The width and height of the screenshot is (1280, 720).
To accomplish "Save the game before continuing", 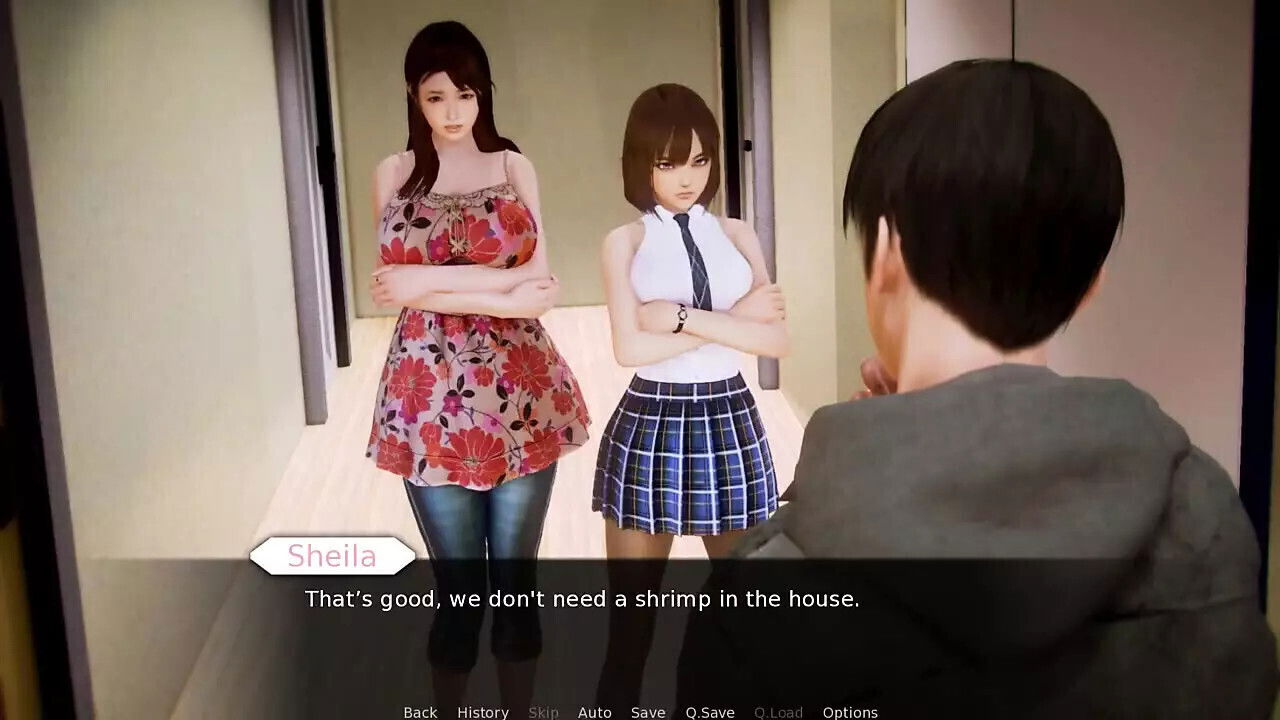I will point(647,712).
